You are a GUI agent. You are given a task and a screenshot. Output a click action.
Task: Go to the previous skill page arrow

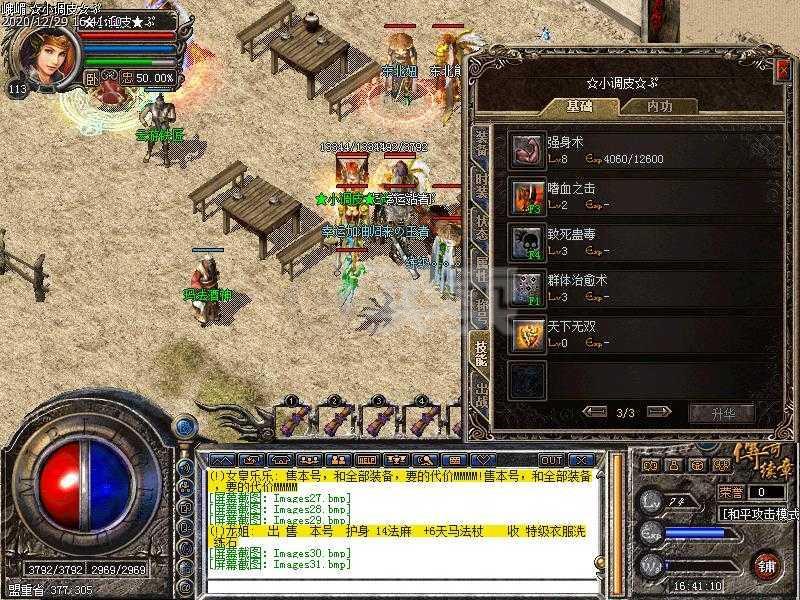coord(595,411)
